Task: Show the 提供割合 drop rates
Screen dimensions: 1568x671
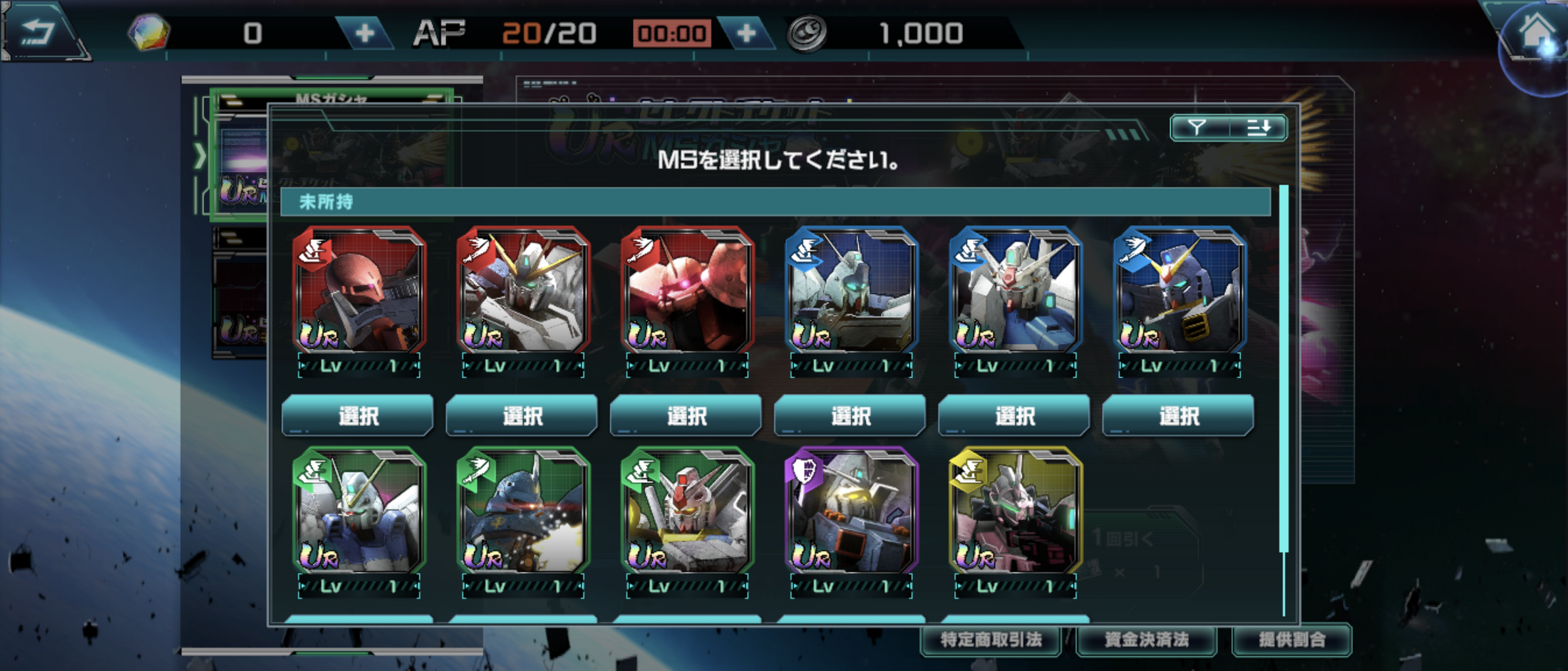Action: coord(1291,640)
